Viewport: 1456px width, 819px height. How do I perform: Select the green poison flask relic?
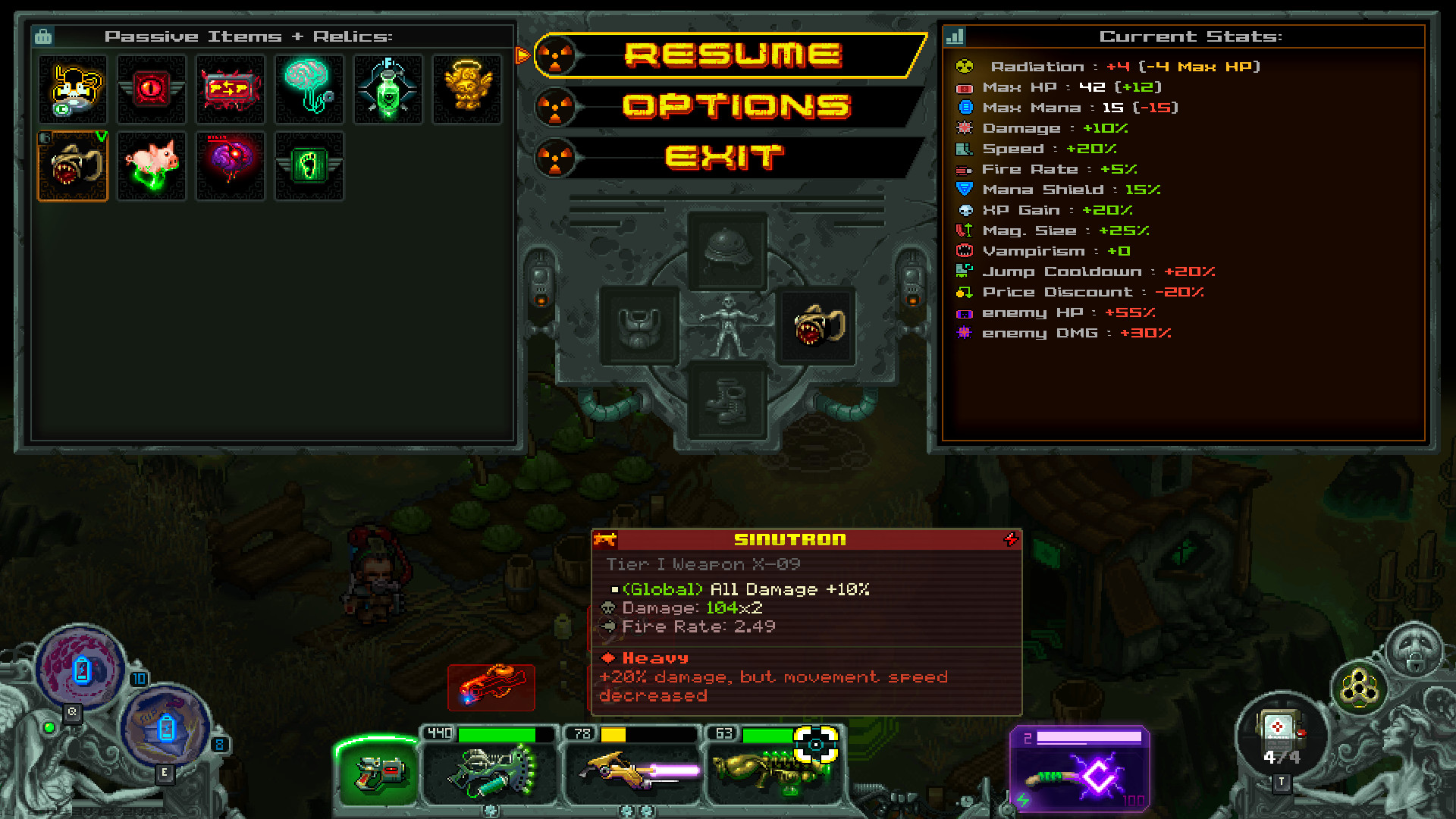(x=388, y=89)
